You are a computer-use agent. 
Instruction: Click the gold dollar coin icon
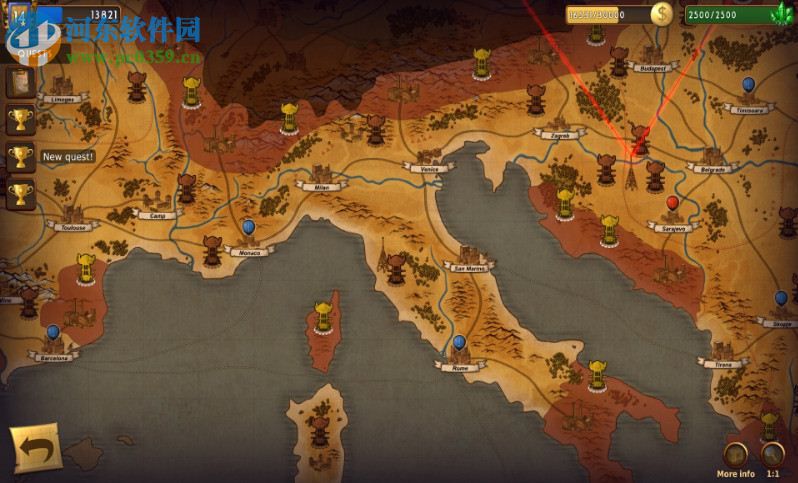tap(662, 14)
